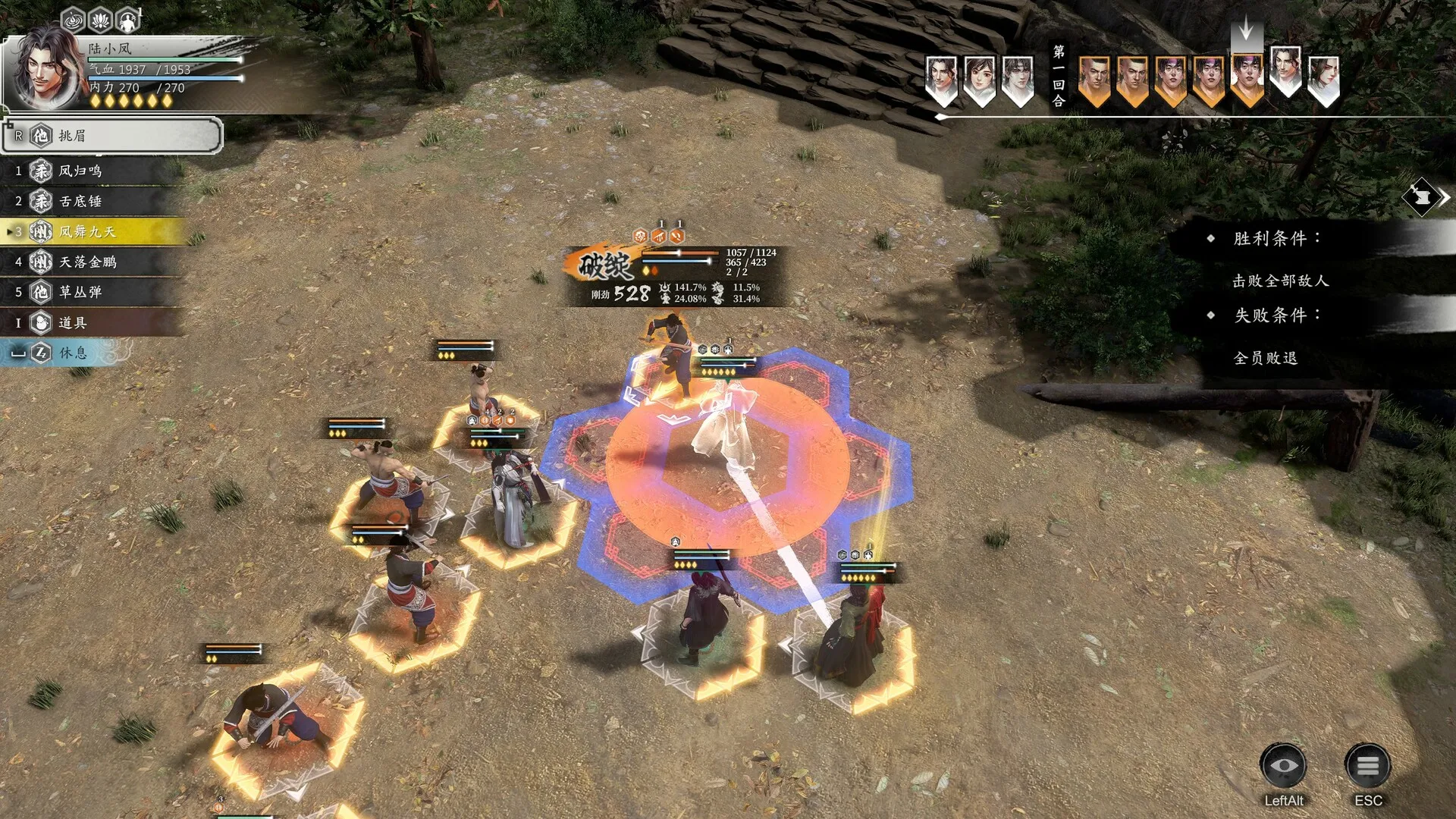
Task: Click the lotus status icon above portrait
Action: [101, 20]
